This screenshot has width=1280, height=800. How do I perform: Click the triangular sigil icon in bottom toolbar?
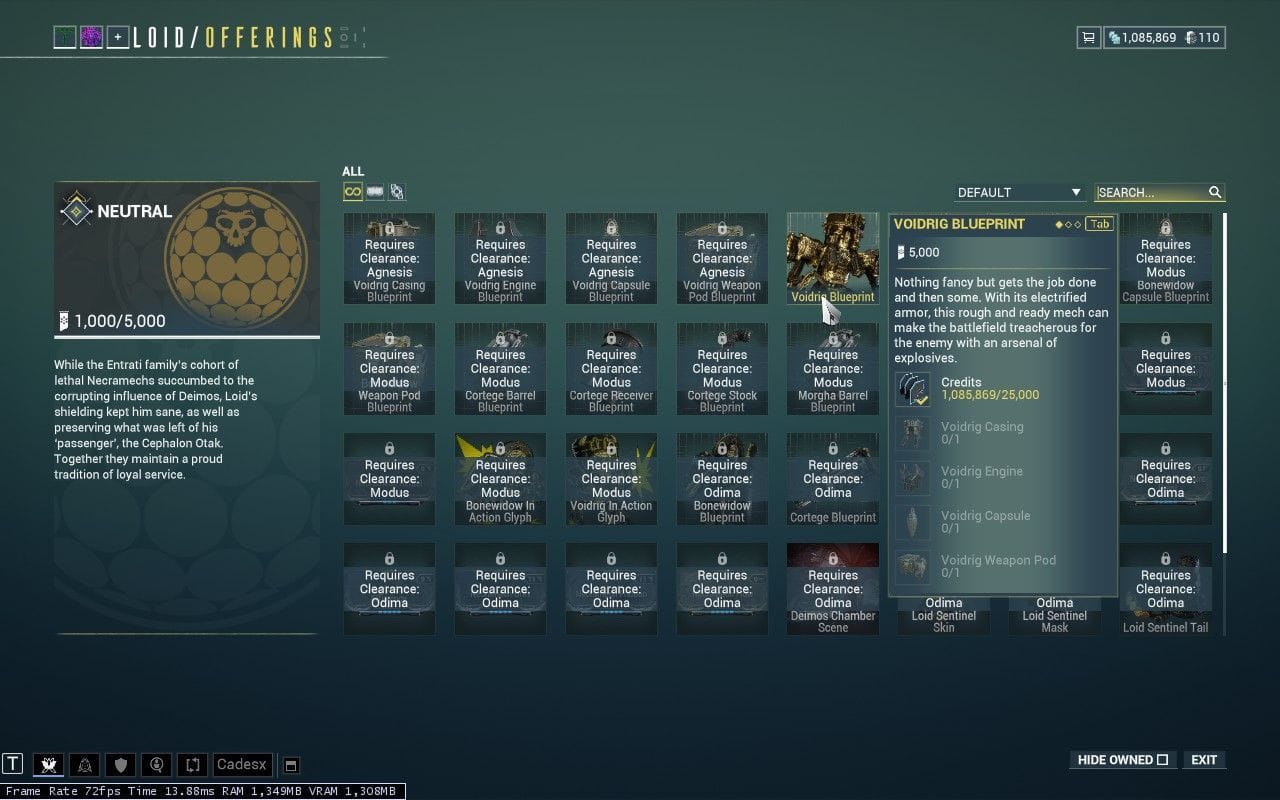pos(85,764)
